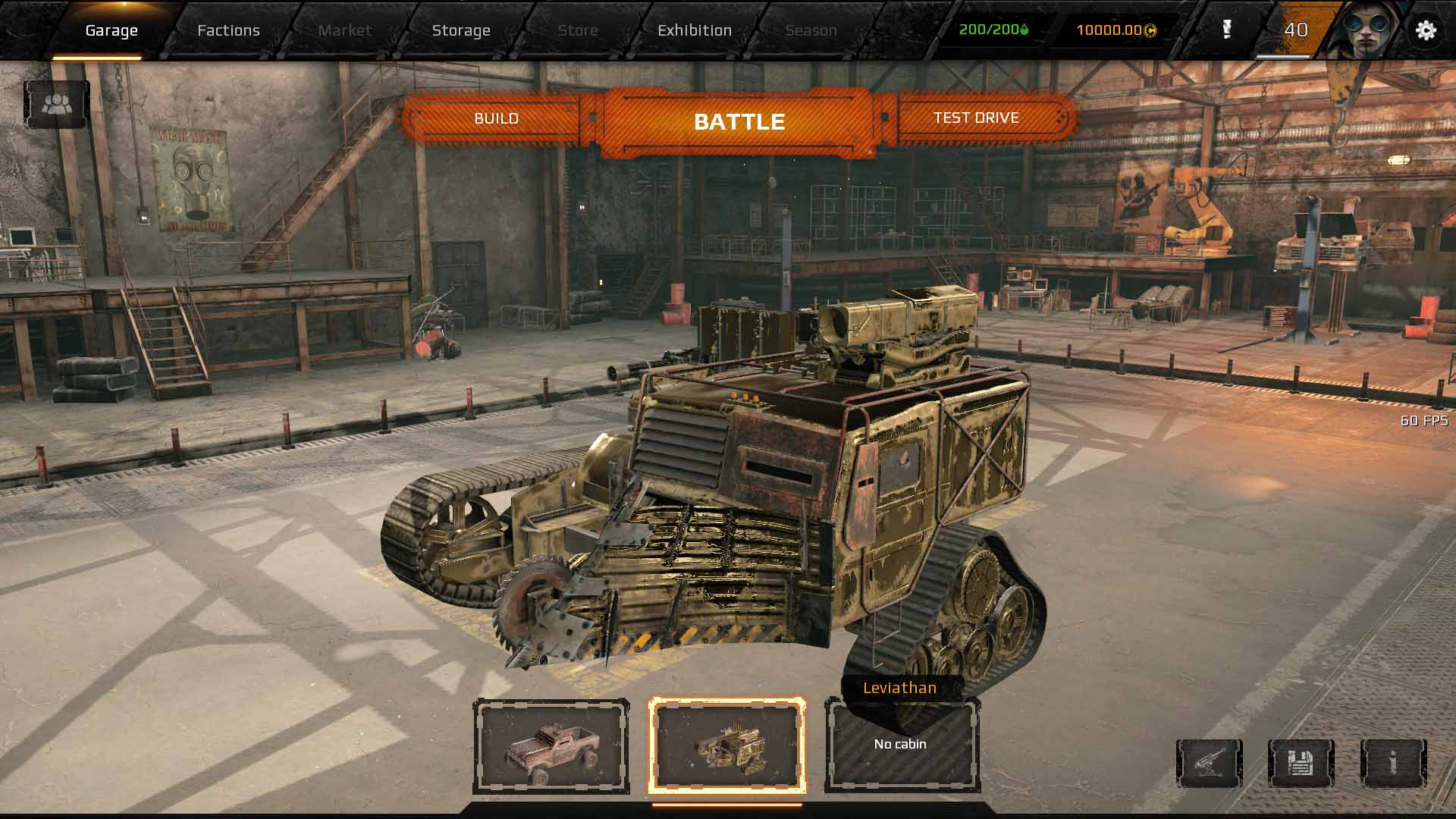This screenshot has width=1456, height=819.
Task: Click the floppy disk save blueprint button
Action: (1301, 763)
